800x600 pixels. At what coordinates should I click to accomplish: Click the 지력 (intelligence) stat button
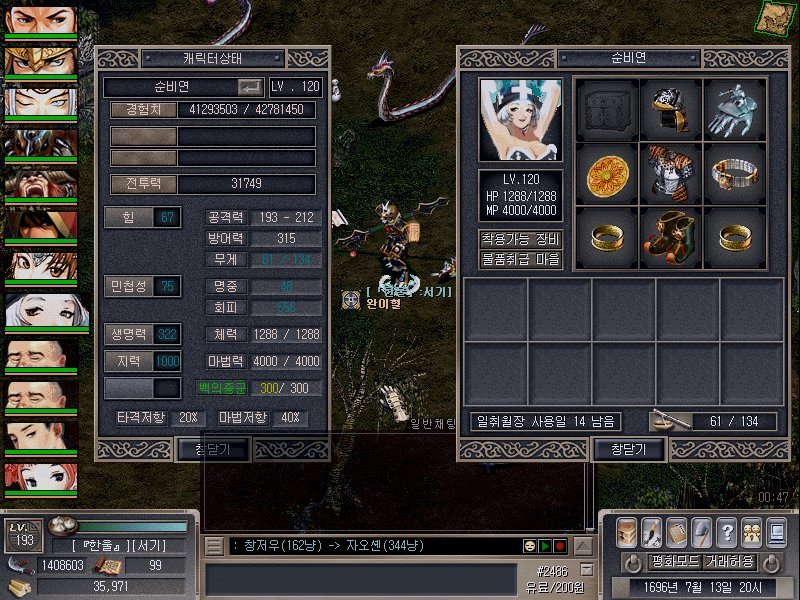tap(128, 360)
